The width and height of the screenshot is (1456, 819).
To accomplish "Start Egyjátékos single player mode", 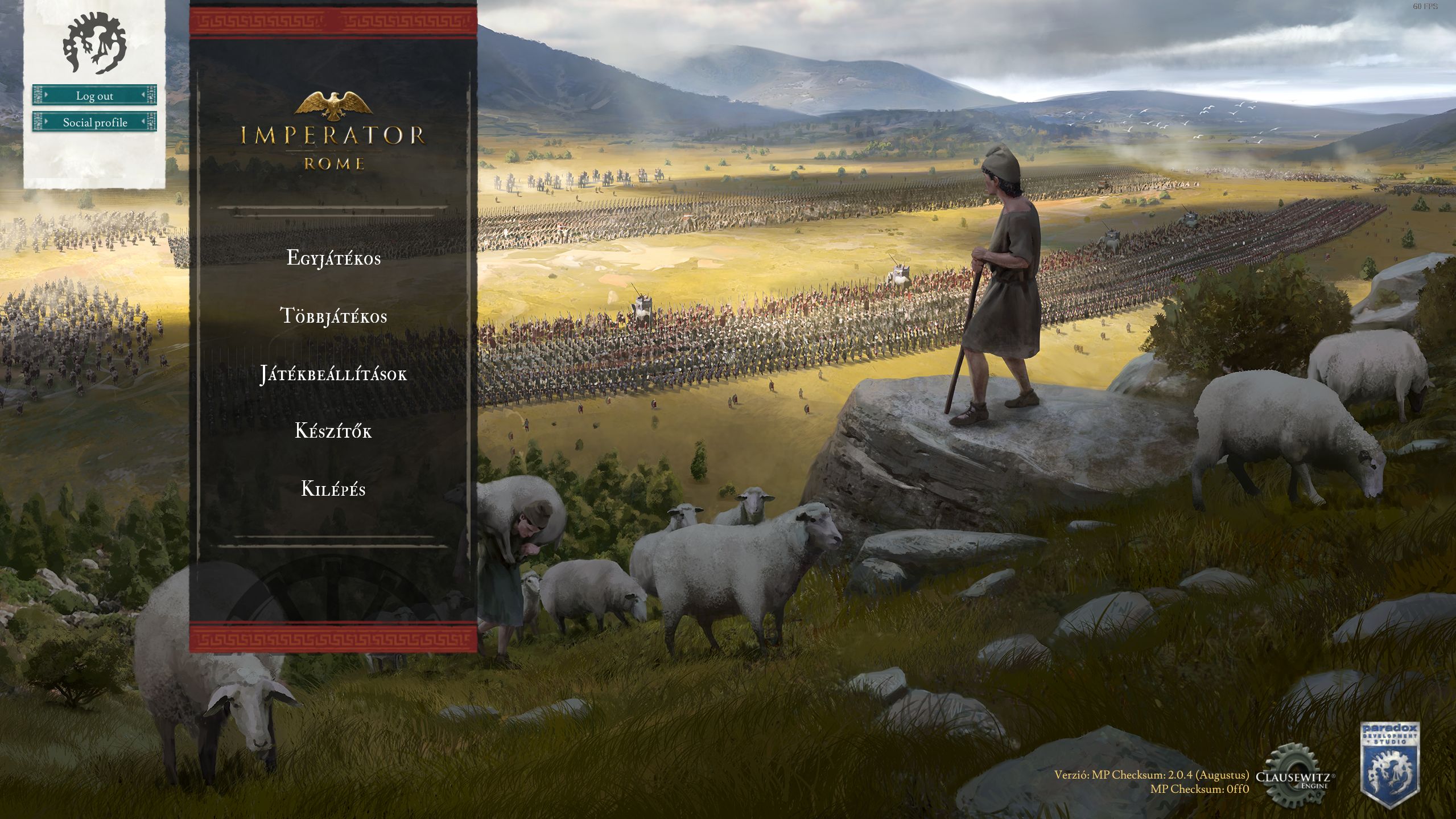I will pos(333,258).
